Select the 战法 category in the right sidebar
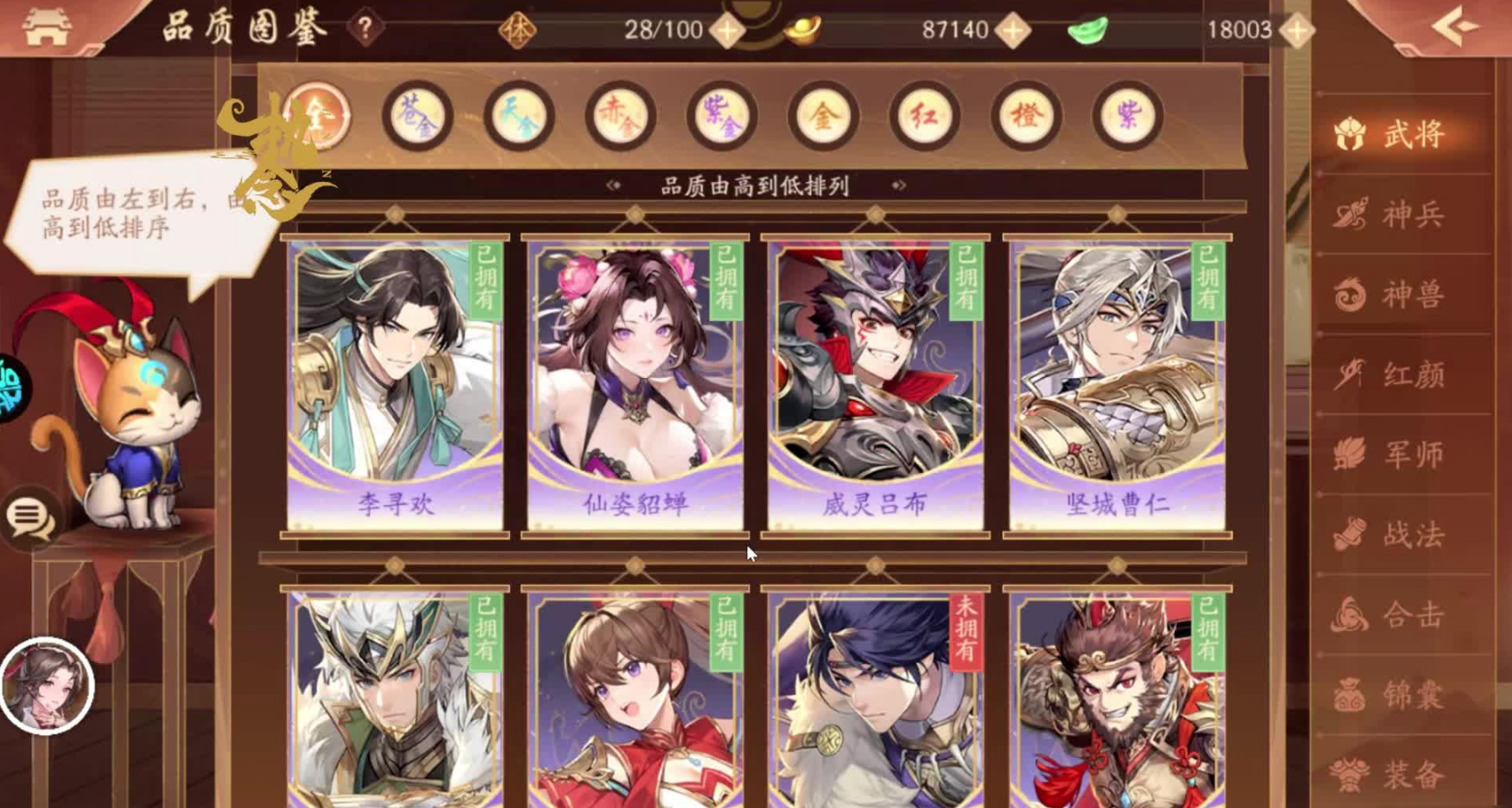 click(x=1401, y=532)
